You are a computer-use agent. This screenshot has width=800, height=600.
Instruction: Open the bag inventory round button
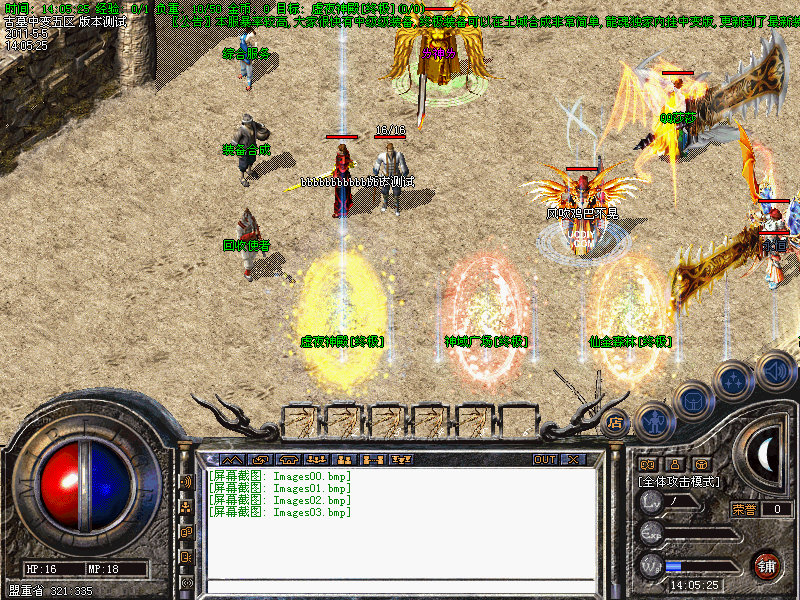tap(692, 400)
